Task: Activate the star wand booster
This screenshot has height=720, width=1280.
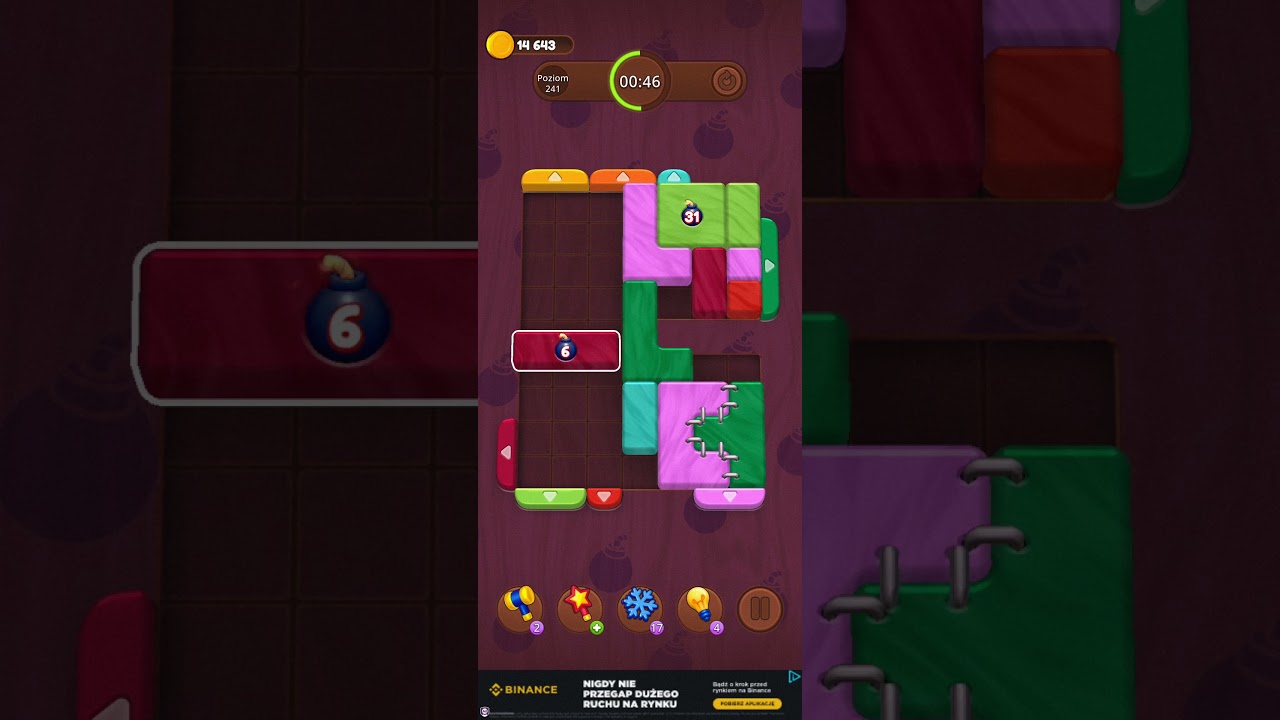Action: pyautogui.click(x=579, y=608)
